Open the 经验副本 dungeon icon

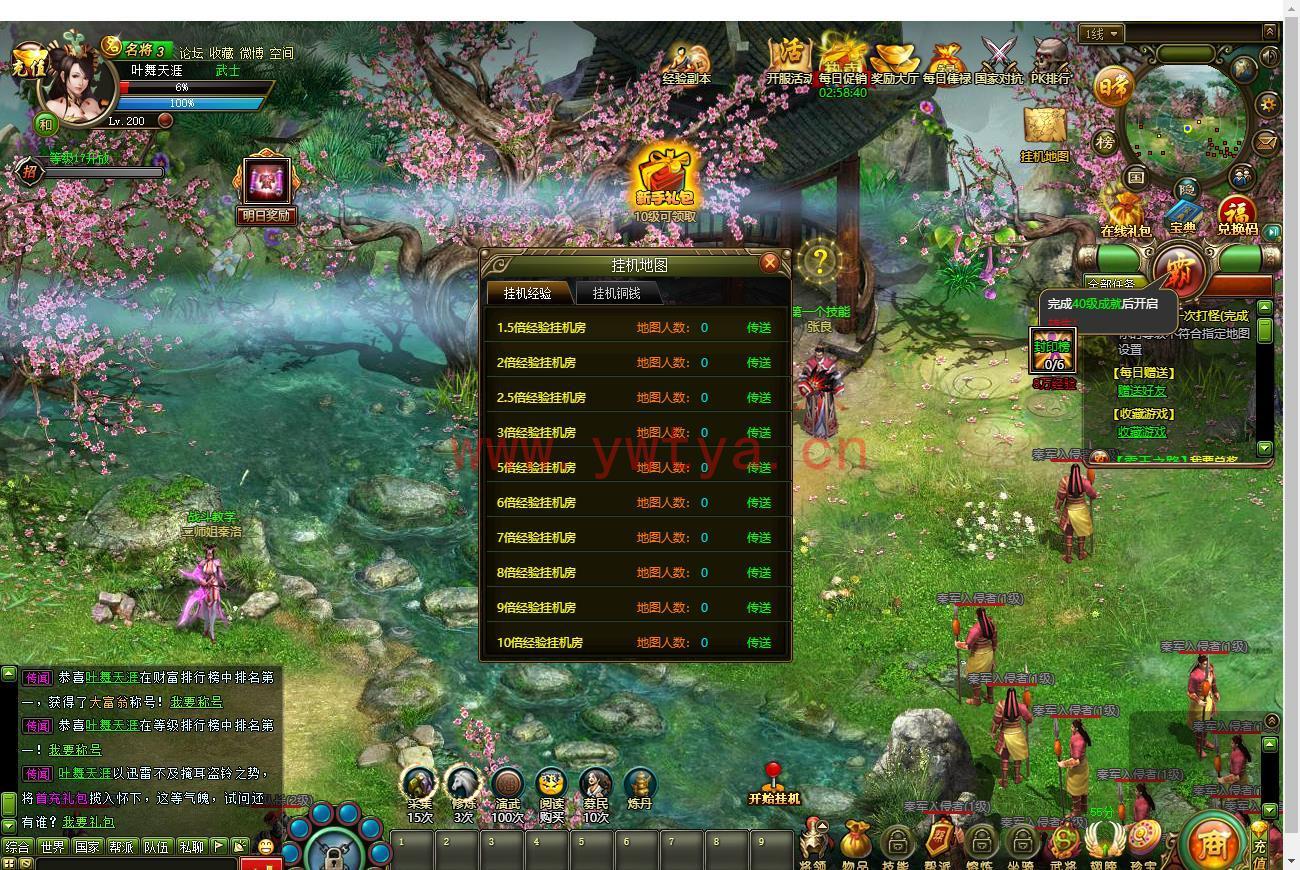687,60
